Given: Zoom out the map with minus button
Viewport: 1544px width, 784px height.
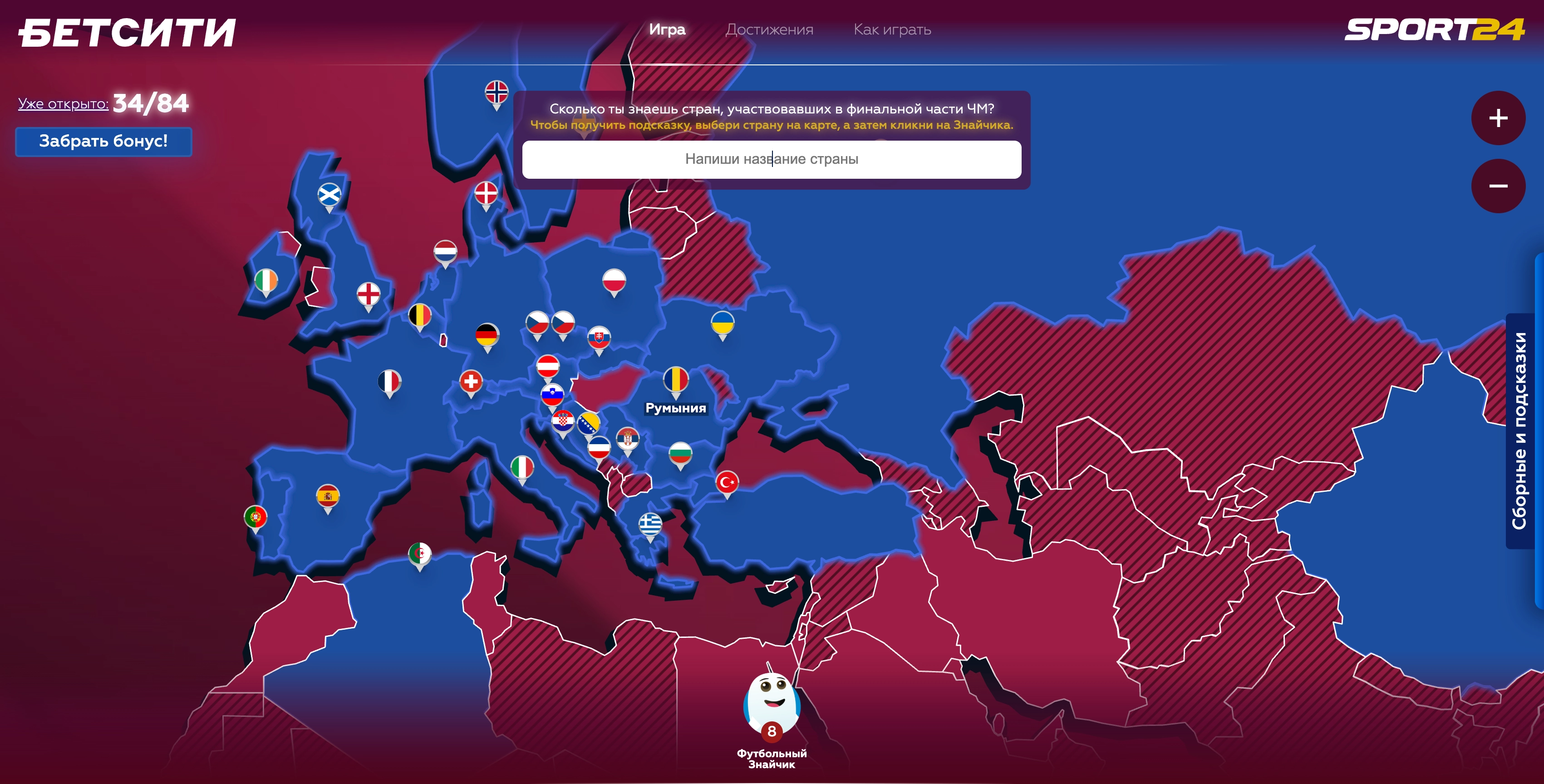Looking at the screenshot, I should pyautogui.click(x=1498, y=186).
